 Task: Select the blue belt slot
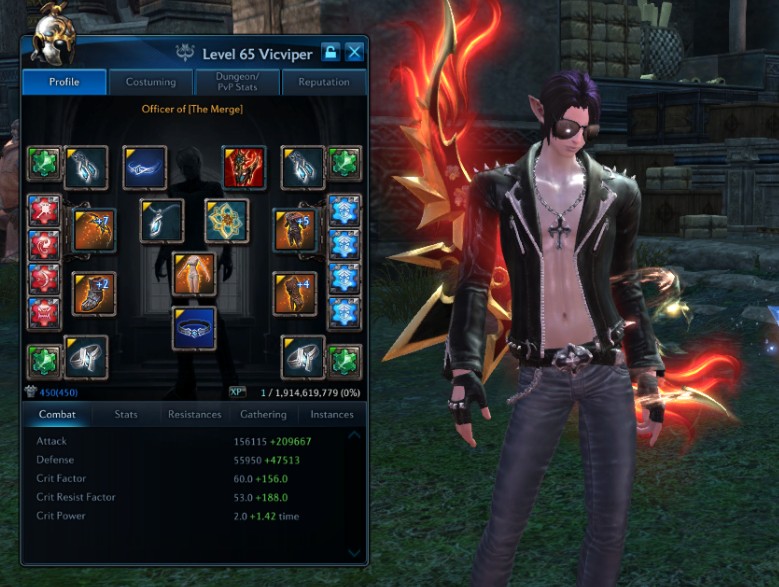click(x=194, y=328)
